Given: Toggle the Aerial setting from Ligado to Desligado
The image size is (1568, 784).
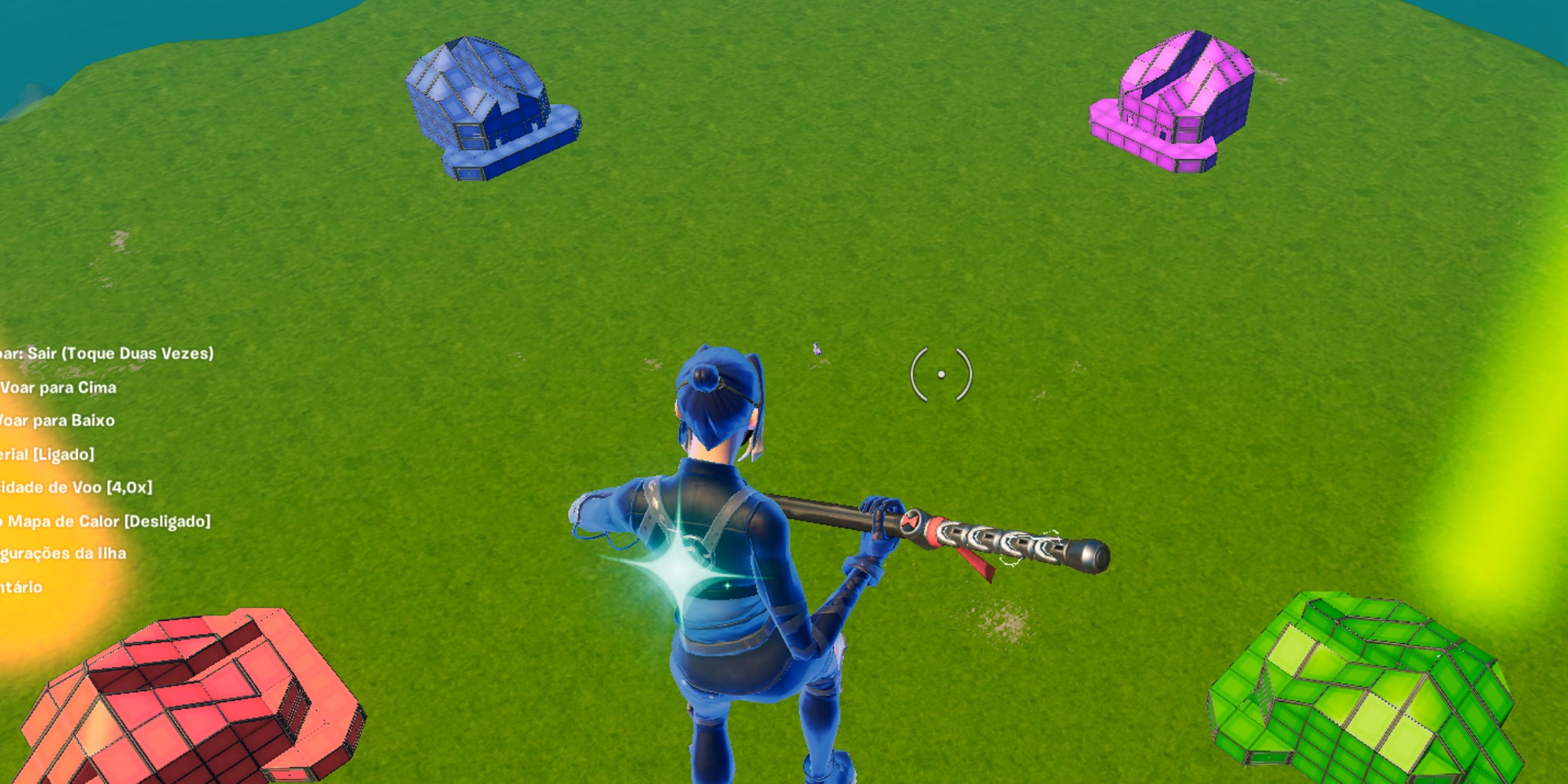Looking at the screenshot, I should [46, 454].
